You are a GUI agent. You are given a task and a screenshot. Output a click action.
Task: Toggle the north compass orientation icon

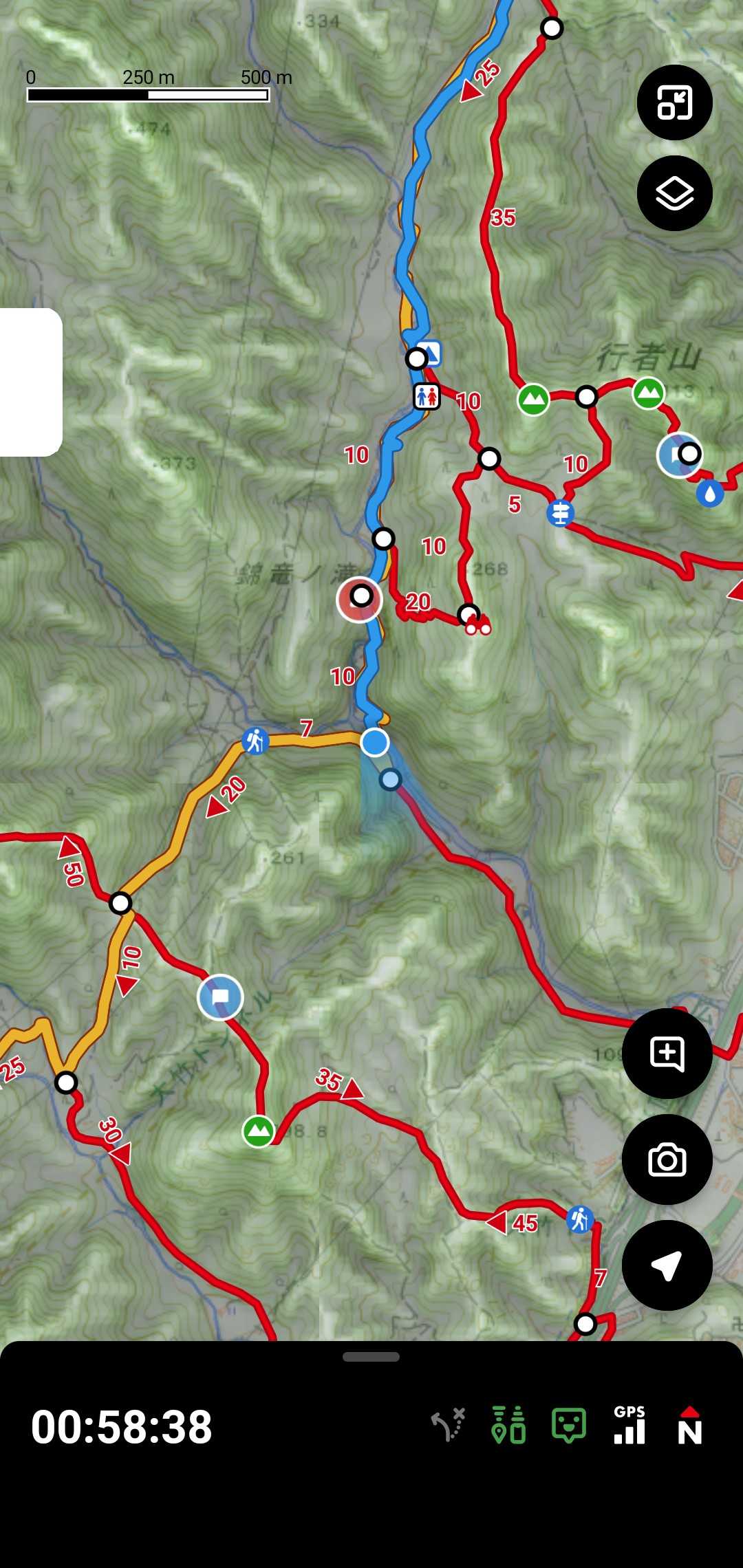pos(689,1425)
